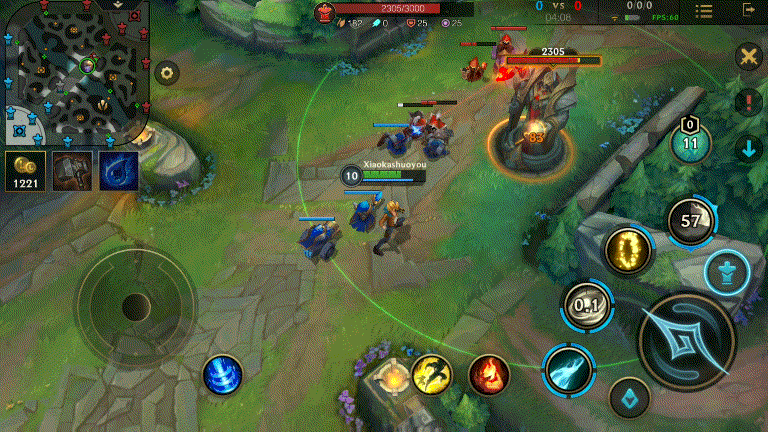Click the exit door icon
This screenshot has height=432, width=768.
click(x=748, y=10)
